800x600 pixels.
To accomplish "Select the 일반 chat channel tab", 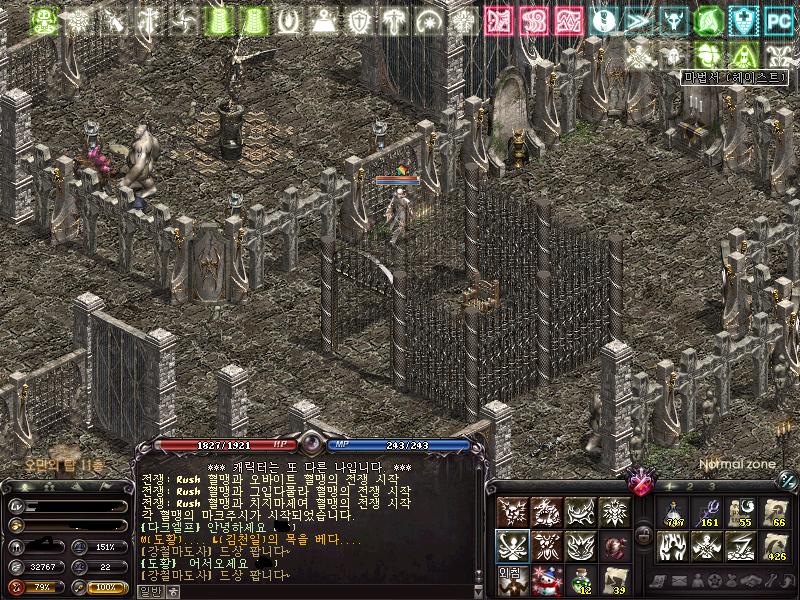I will point(150,591).
